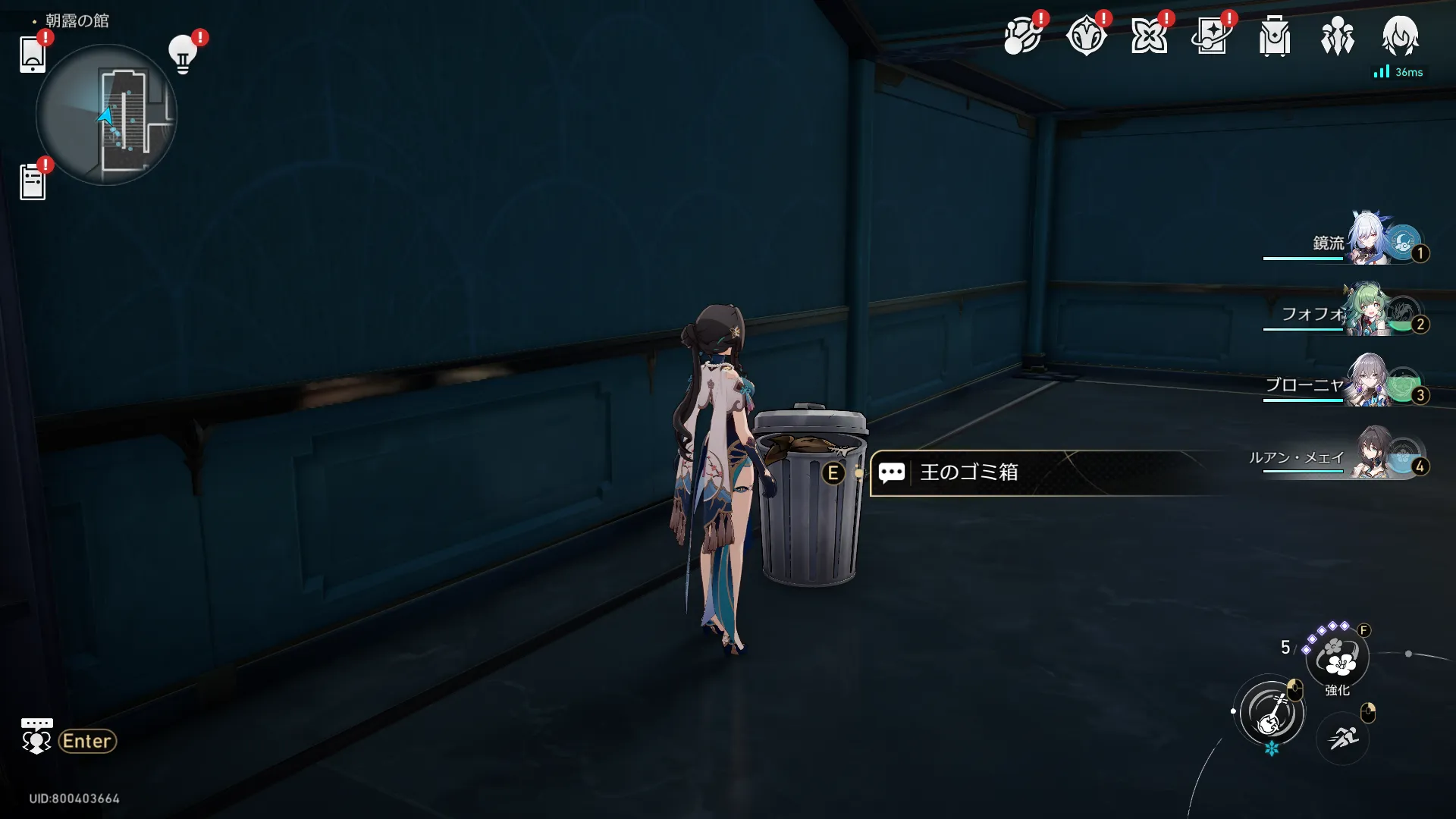
Task: Open the character head icon
Action: (x=1400, y=36)
